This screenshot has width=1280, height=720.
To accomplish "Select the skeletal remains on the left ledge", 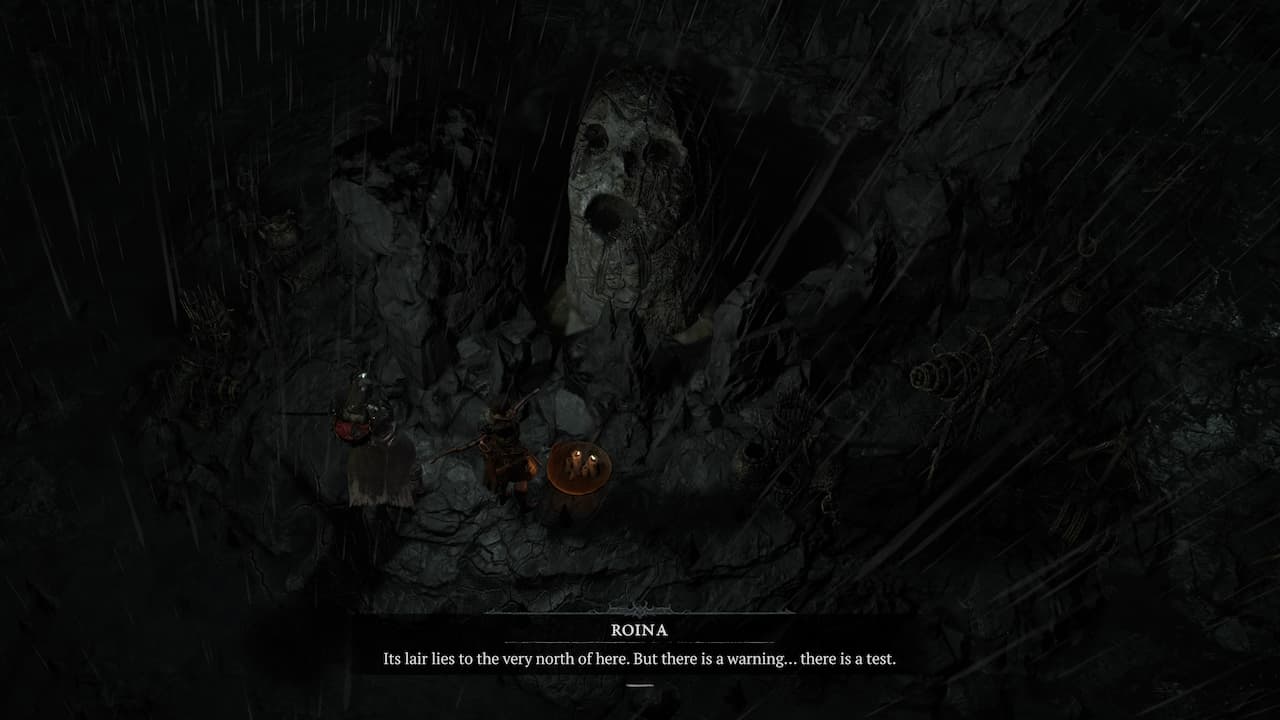I will (205, 318).
